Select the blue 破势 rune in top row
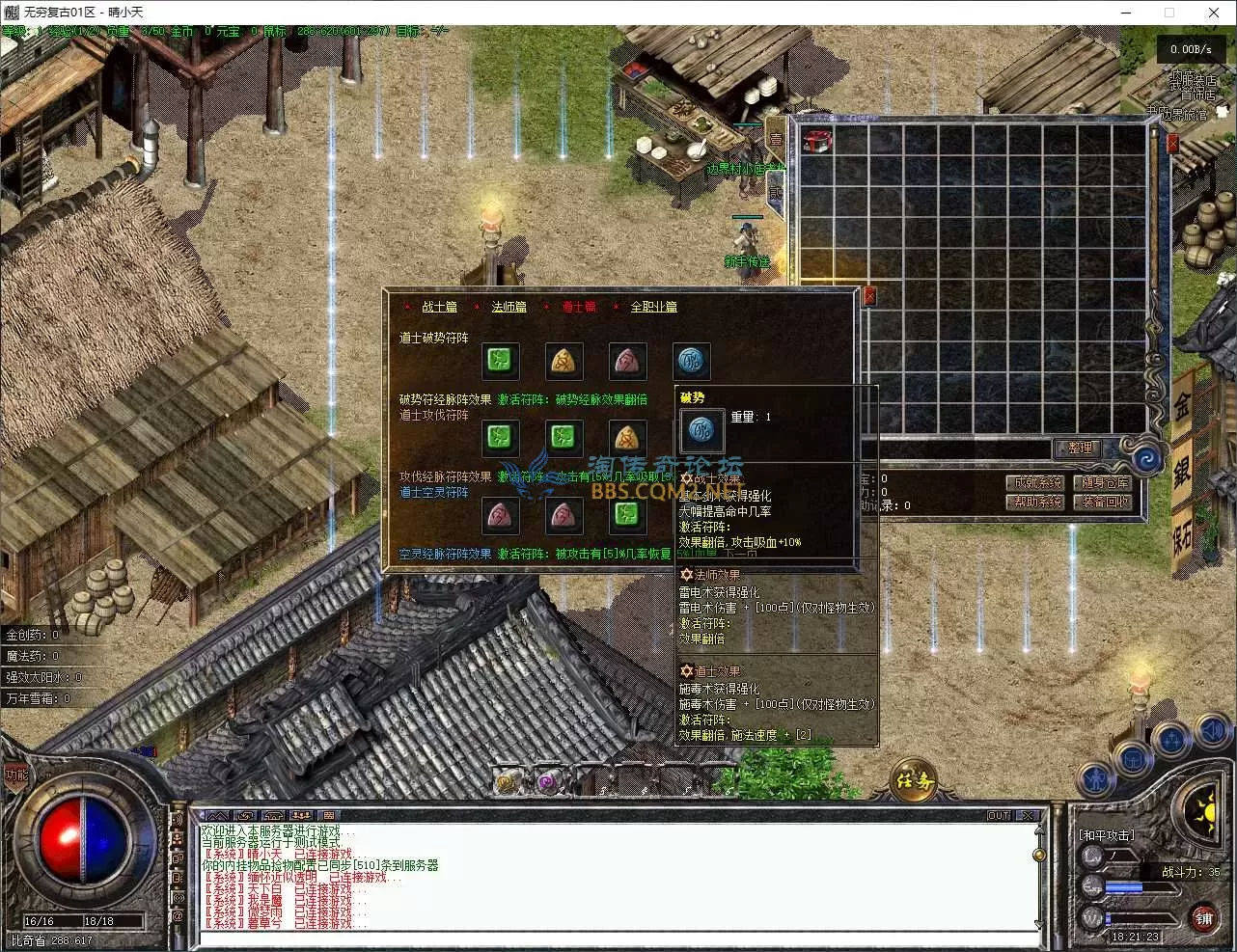Screen dimensions: 1237x952 coord(691,362)
